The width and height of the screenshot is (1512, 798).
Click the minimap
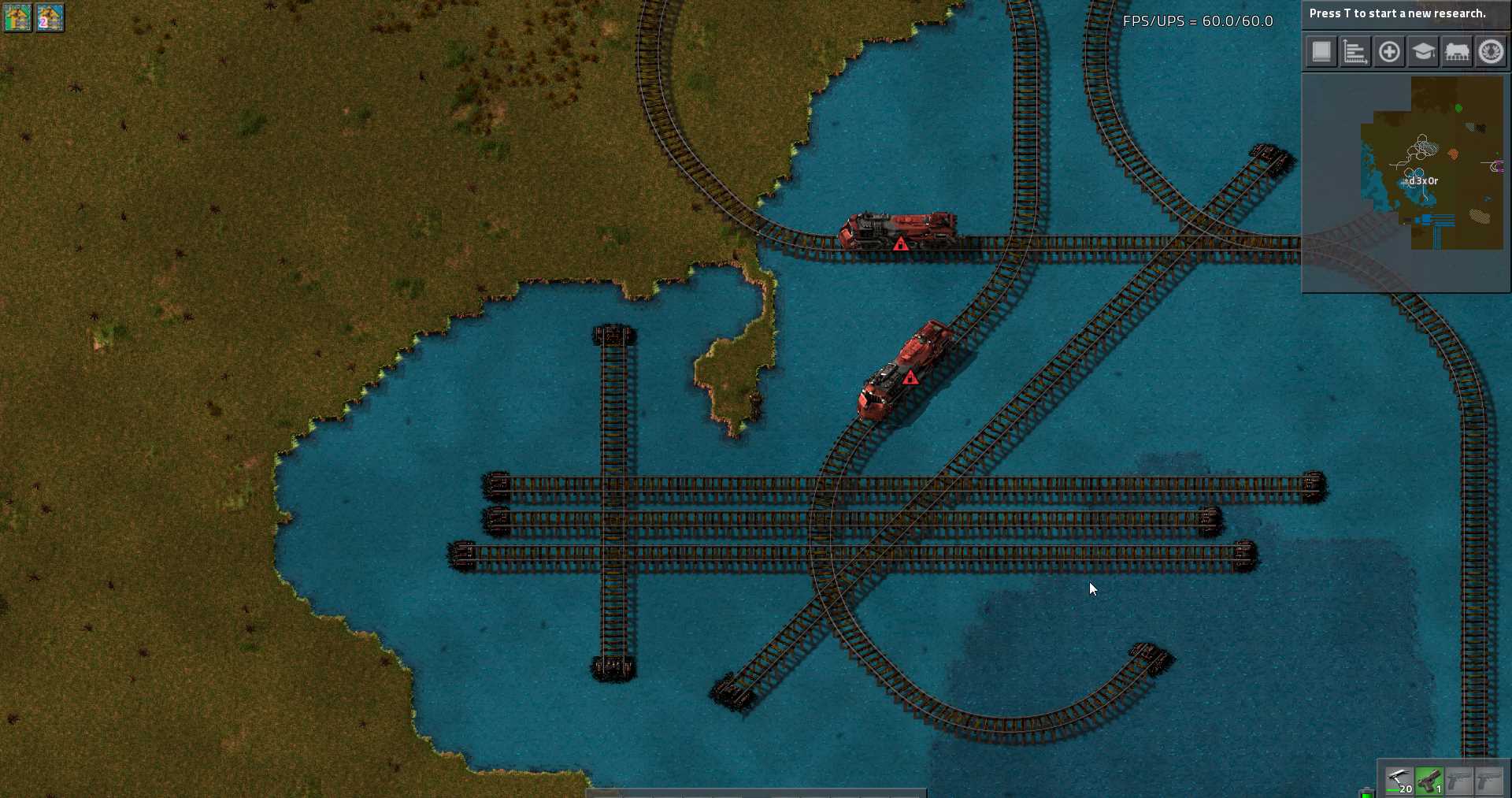coord(1406,183)
